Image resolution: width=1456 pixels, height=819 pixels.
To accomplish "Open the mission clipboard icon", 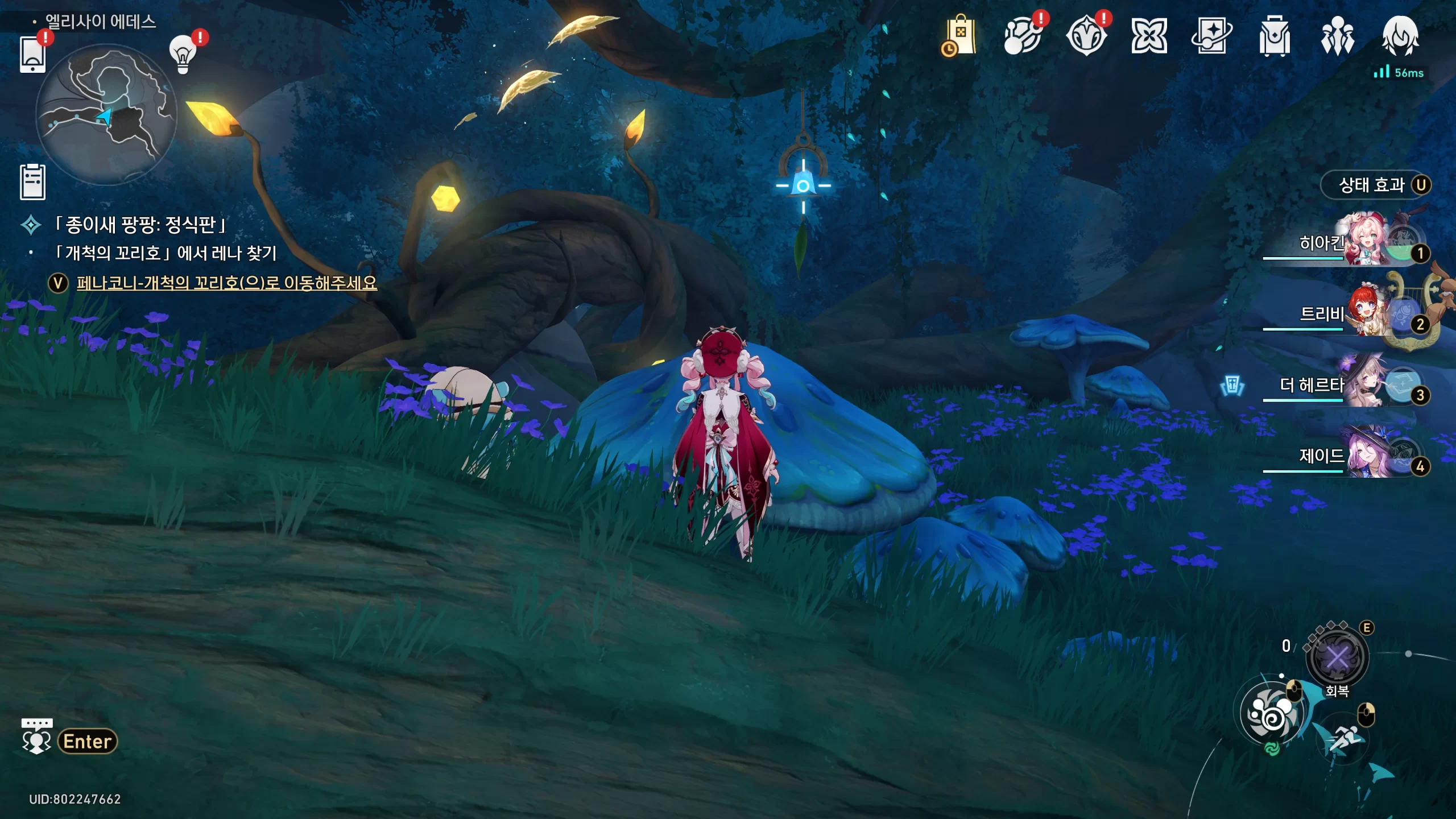I will [32, 182].
